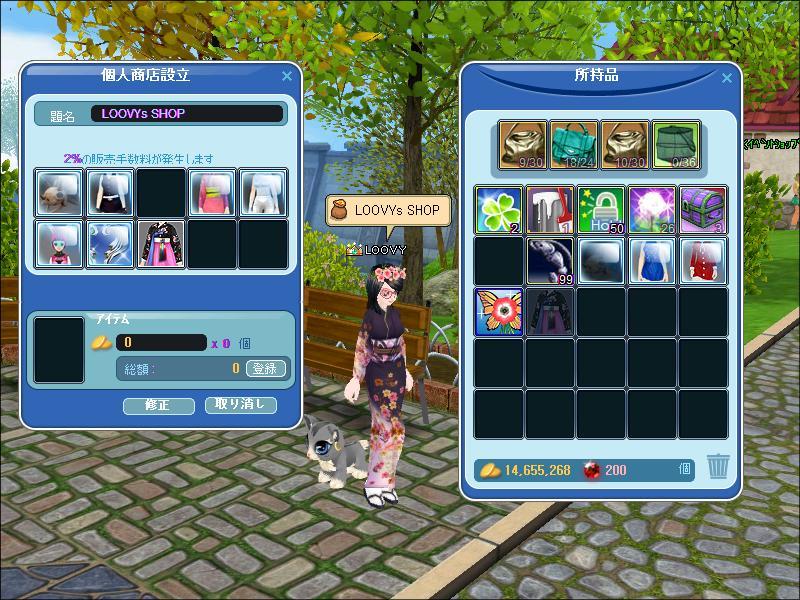
Task: Select the green padlock item
Action: tap(601, 210)
